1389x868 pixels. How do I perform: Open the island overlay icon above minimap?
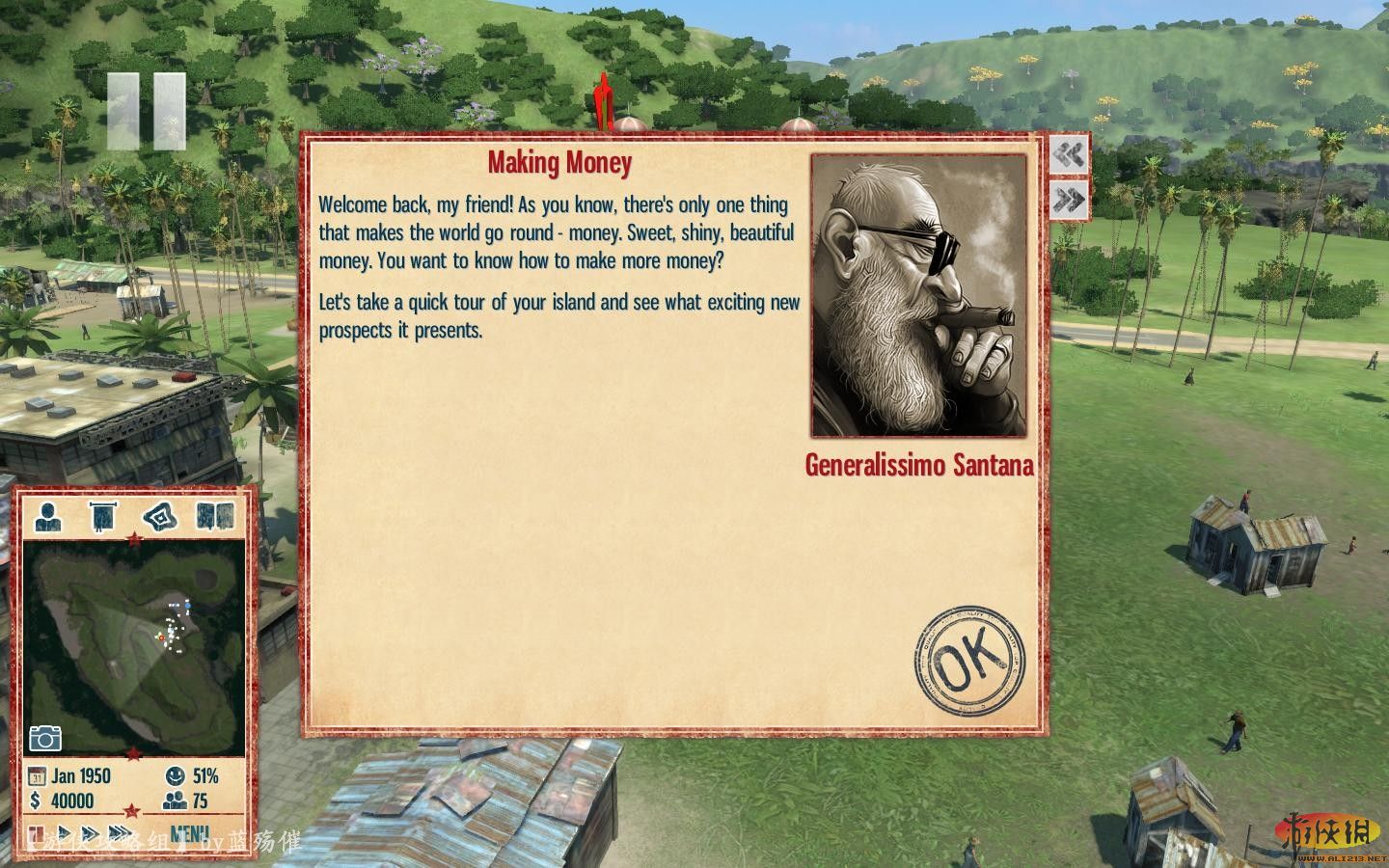click(x=160, y=517)
